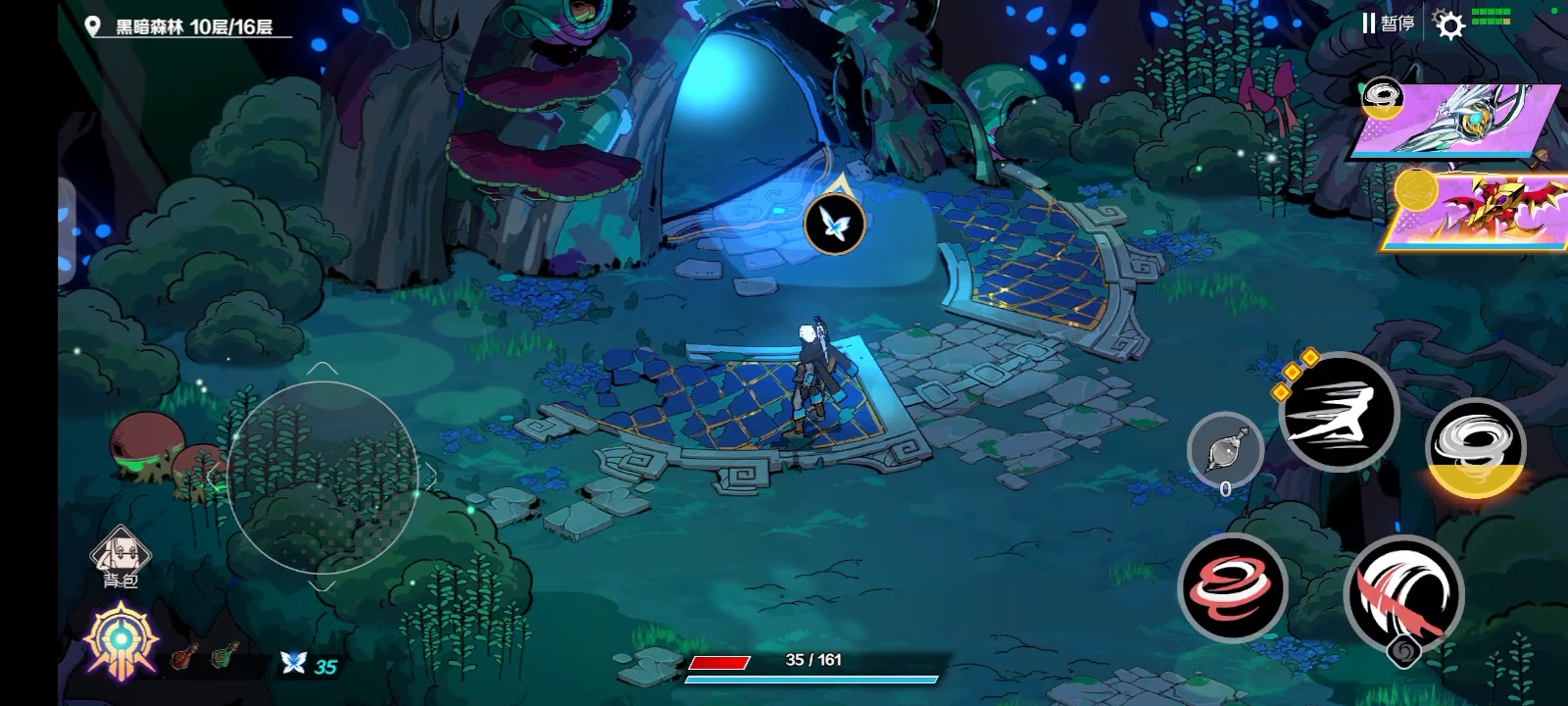1568x706 pixels.
Task: Open the 背包 backpack
Action: (x=121, y=558)
